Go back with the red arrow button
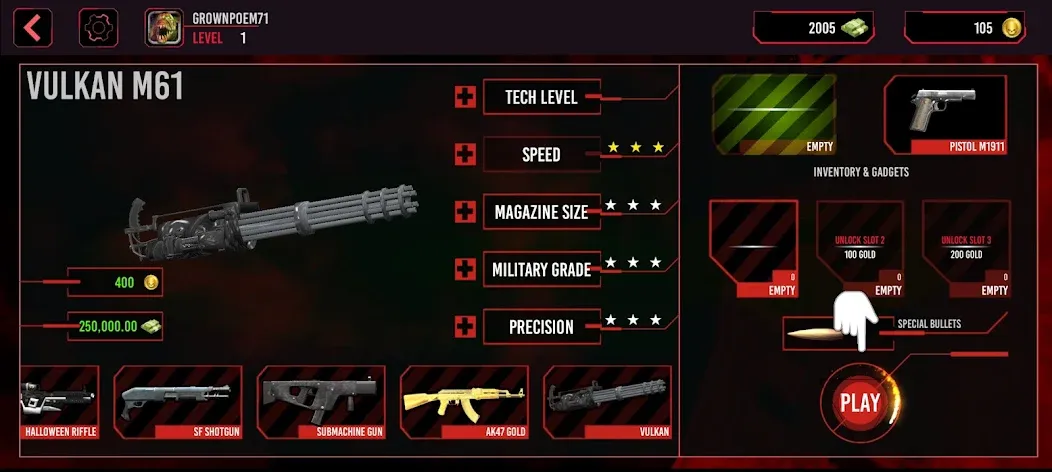Image resolution: width=1052 pixels, height=472 pixels. click(x=34, y=27)
